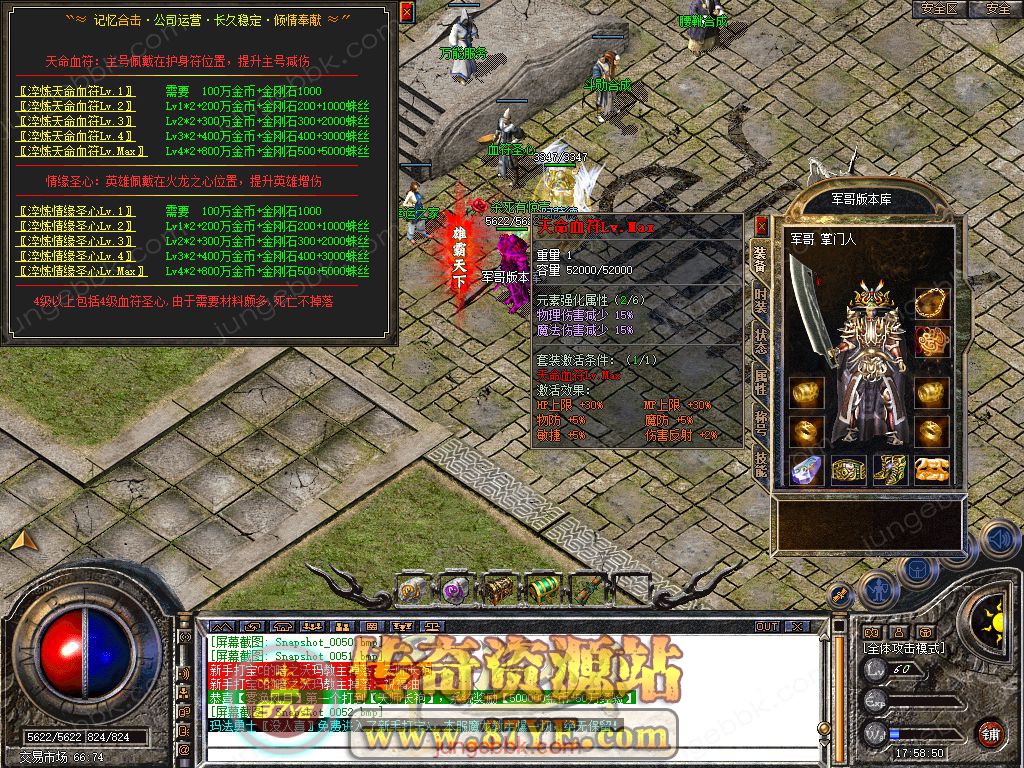Select the gold necklace equipment slot
This screenshot has width=1024, height=768.
(x=932, y=302)
